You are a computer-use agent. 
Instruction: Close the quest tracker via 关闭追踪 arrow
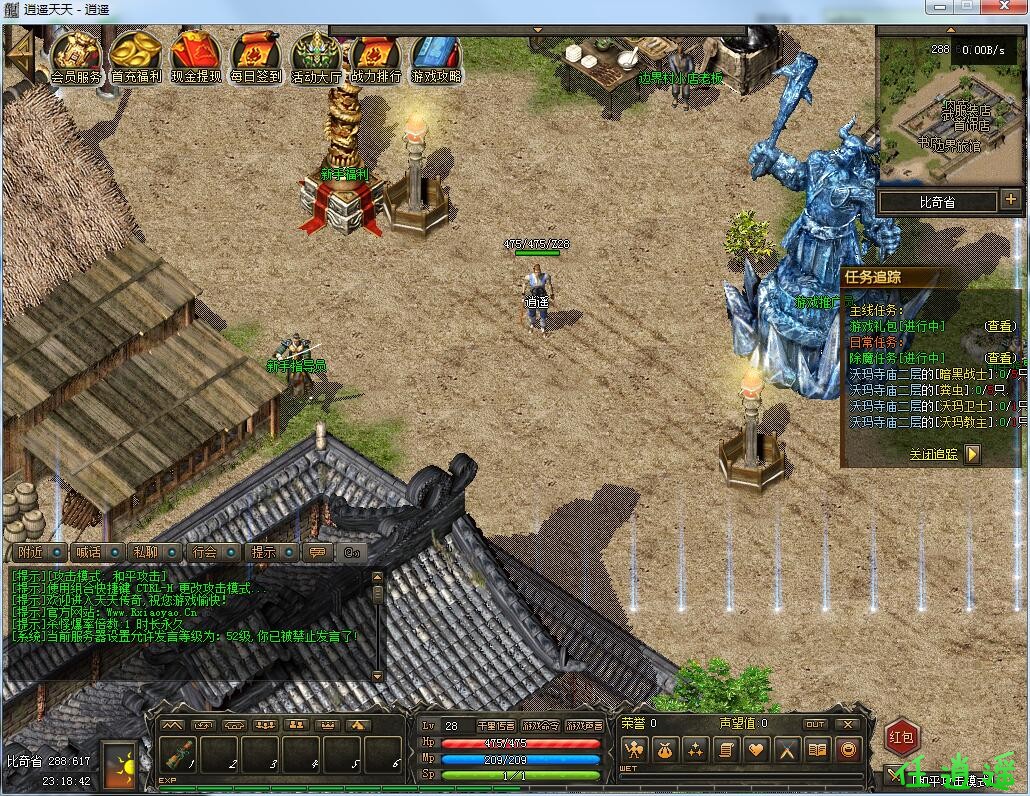click(972, 454)
